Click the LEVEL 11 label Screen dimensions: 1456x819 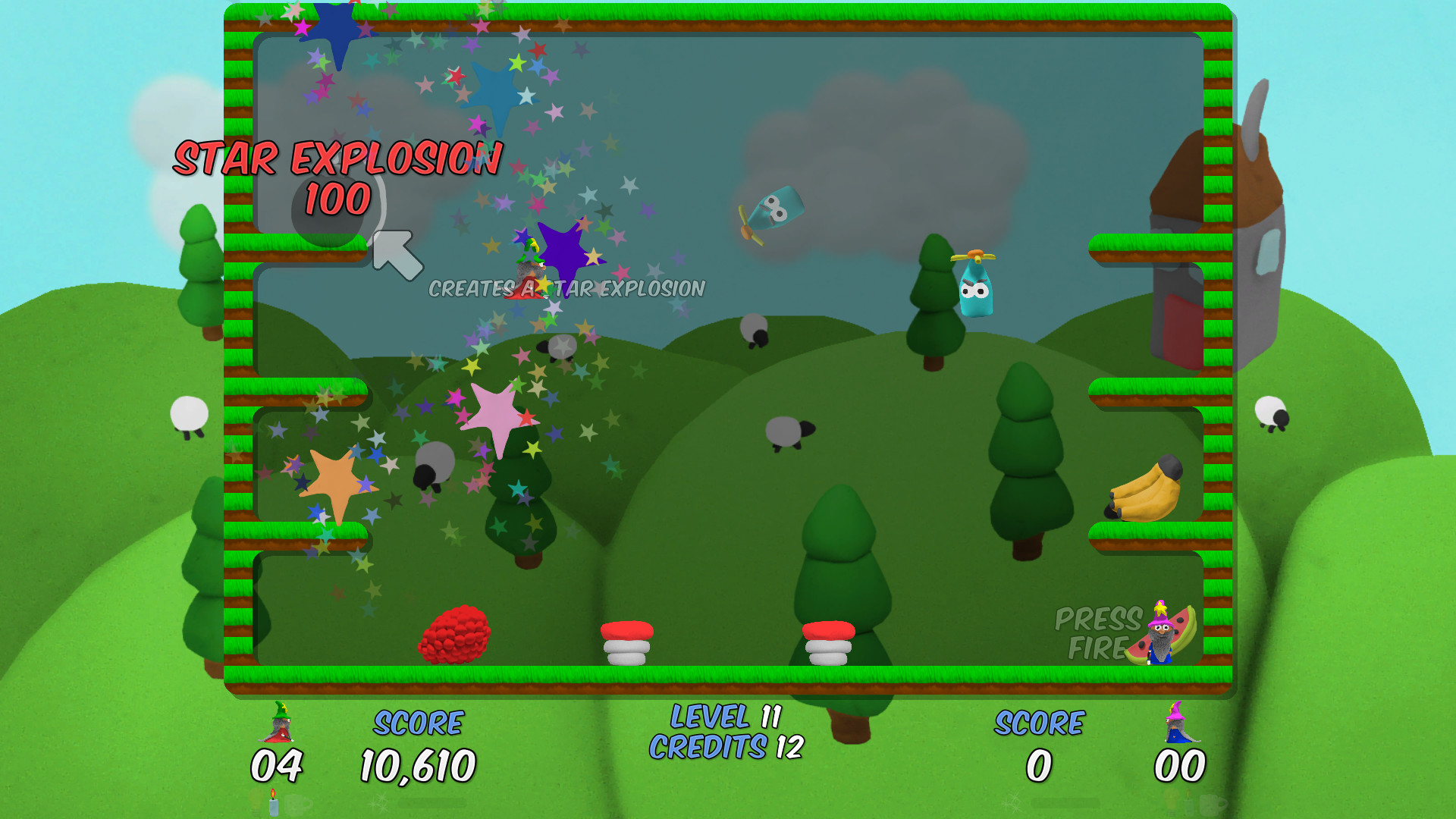tap(727, 715)
